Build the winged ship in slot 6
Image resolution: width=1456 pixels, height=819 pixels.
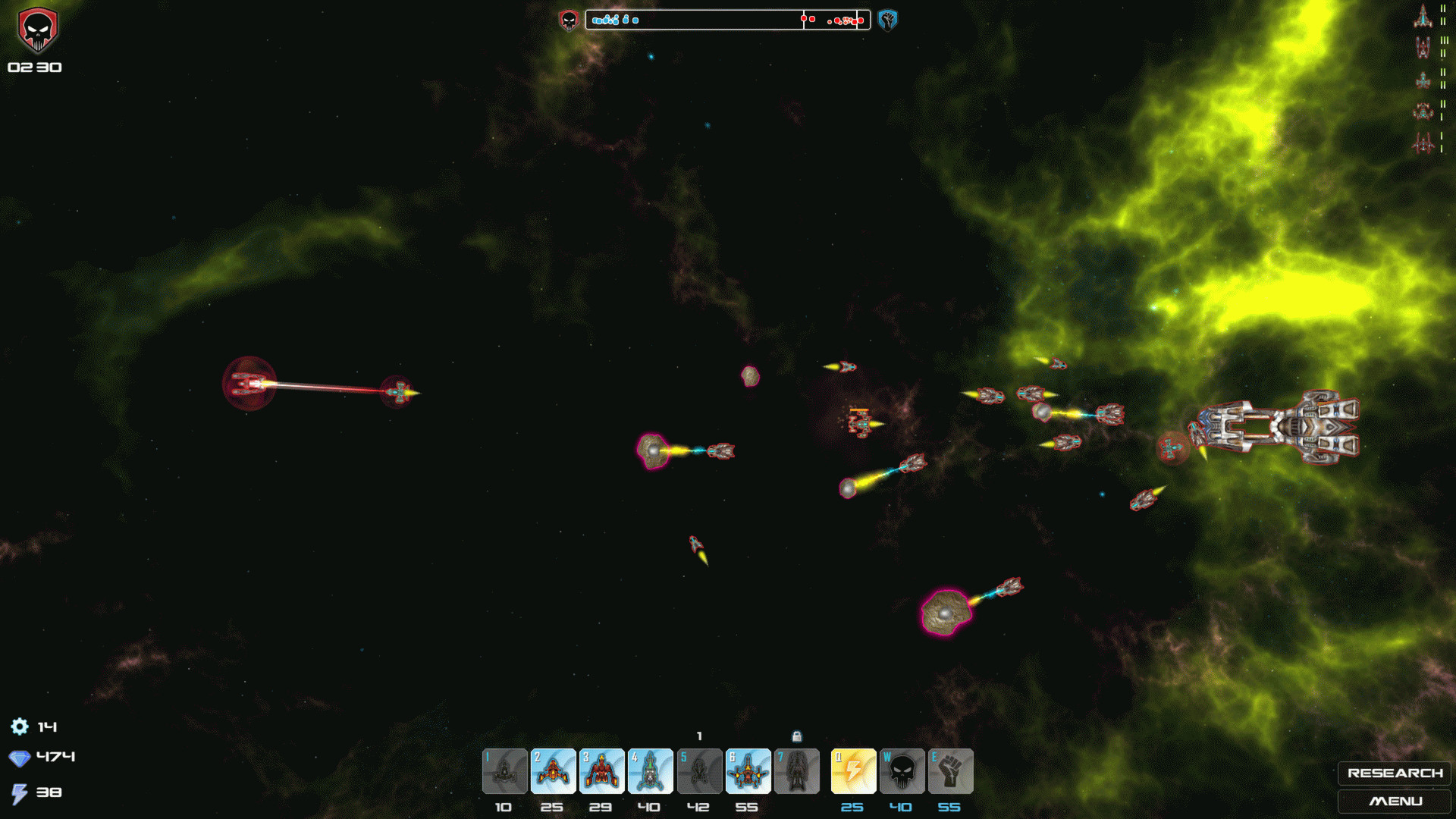(x=748, y=771)
